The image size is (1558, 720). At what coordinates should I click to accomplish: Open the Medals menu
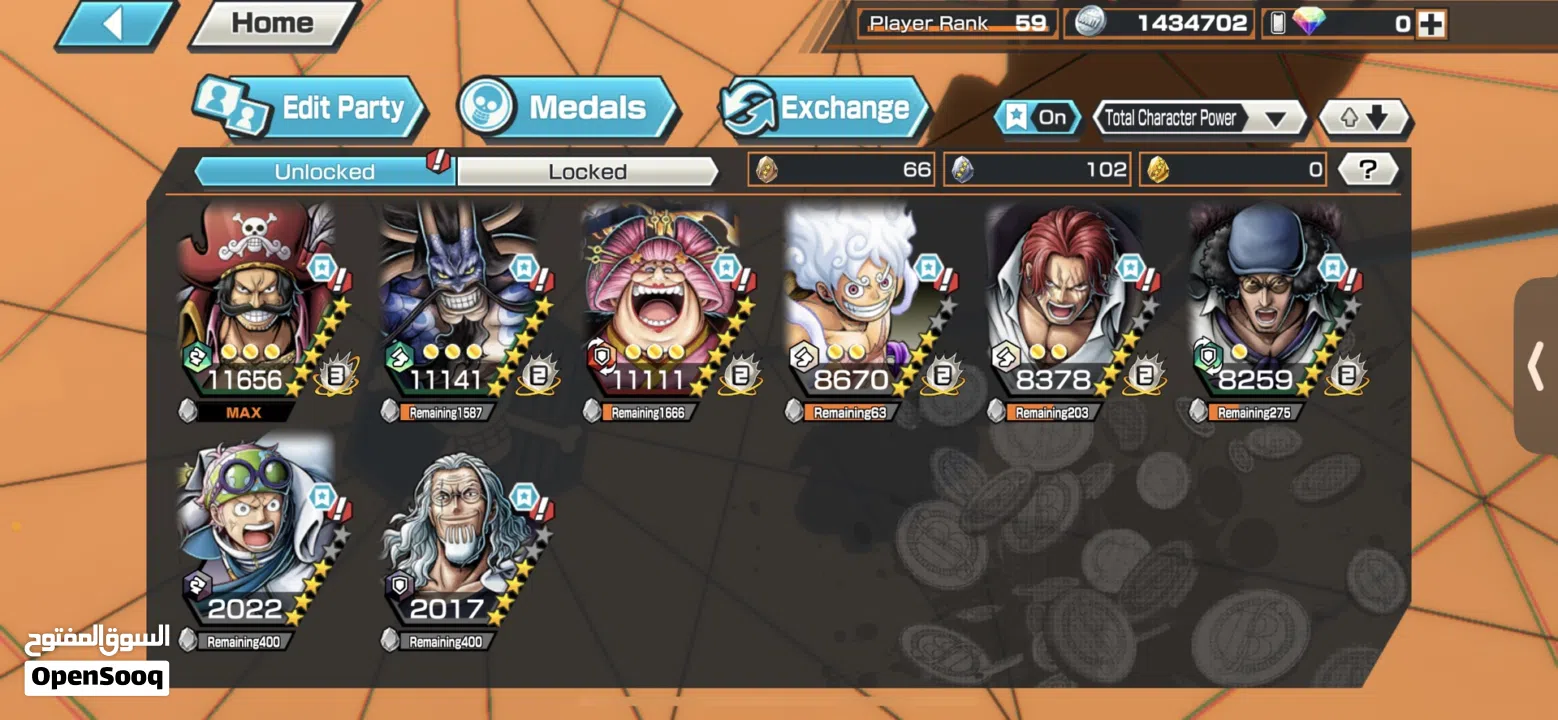click(567, 108)
